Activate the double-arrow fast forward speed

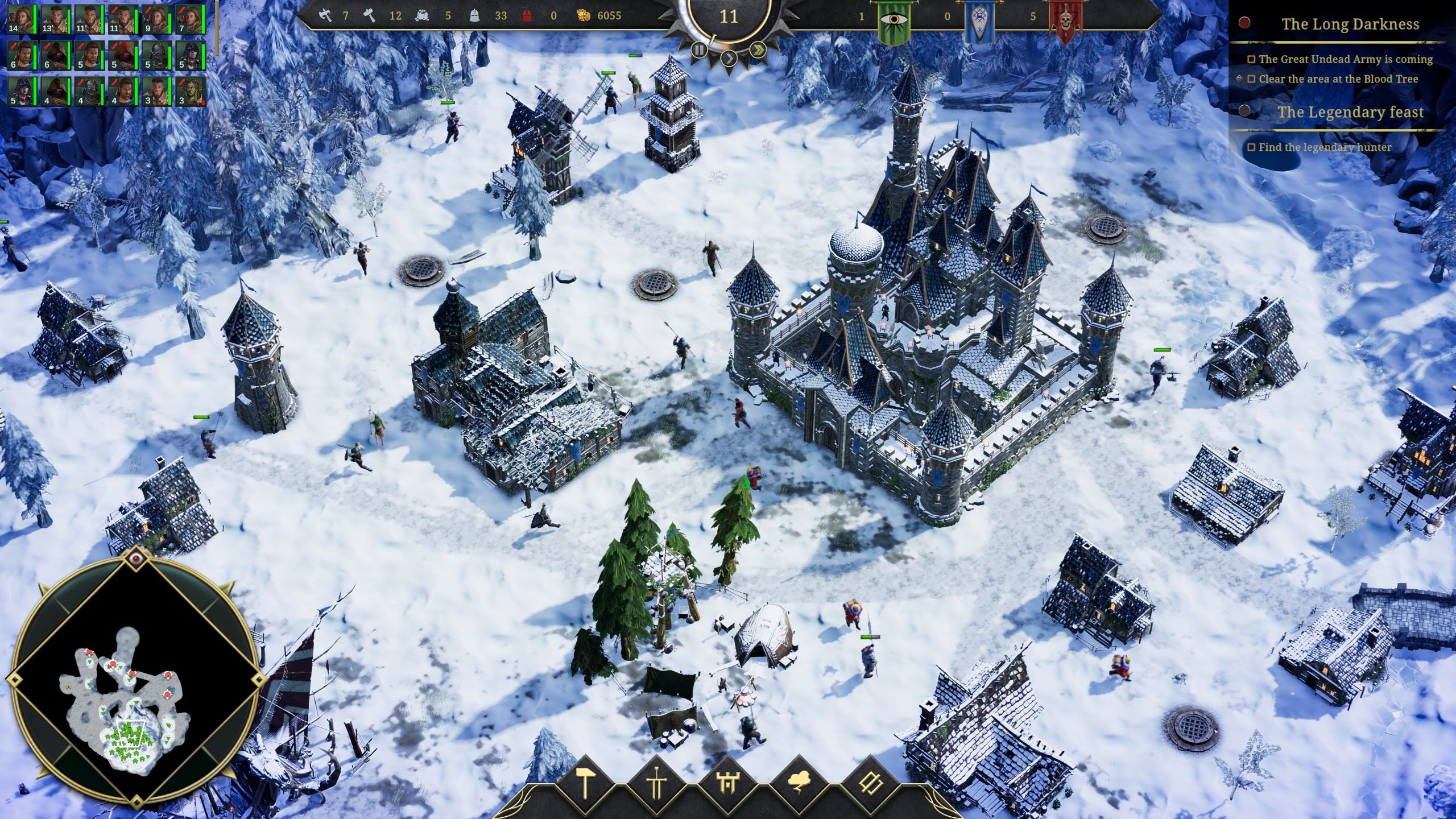pos(758,50)
